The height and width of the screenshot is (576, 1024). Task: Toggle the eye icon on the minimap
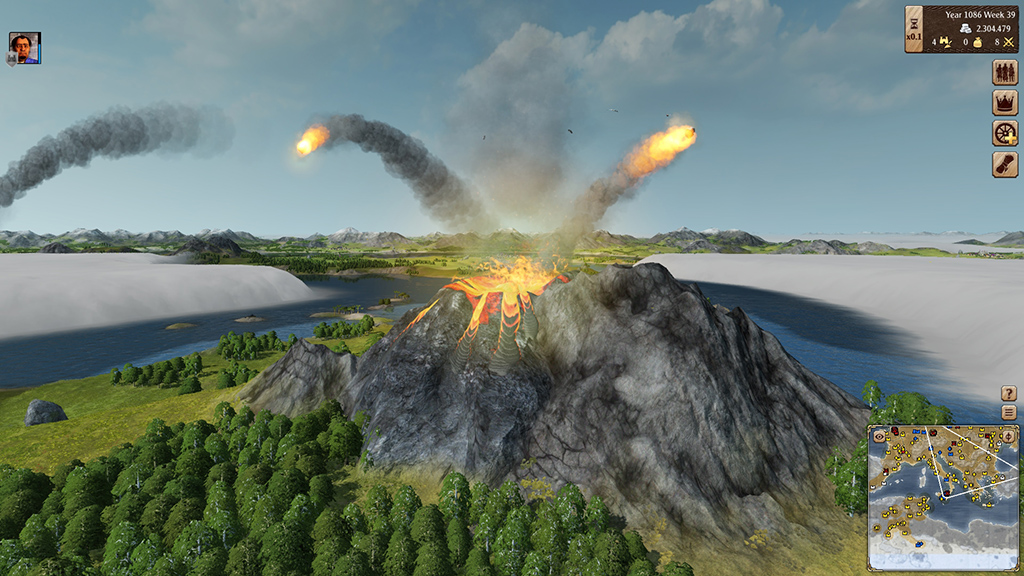[879, 436]
